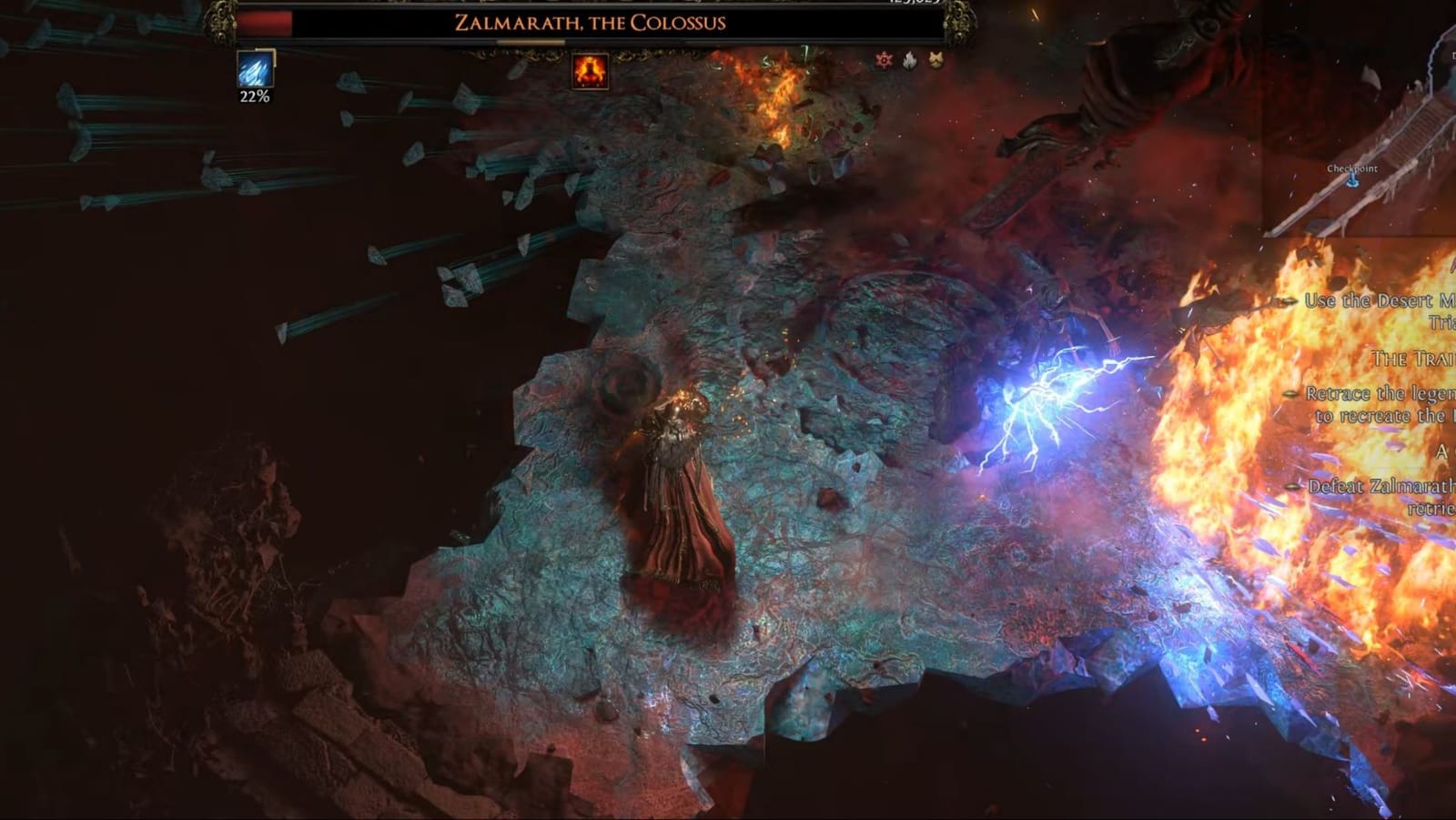Click the white flame status icon top right
The height and width of the screenshot is (820, 1456).
tap(908, 60)
